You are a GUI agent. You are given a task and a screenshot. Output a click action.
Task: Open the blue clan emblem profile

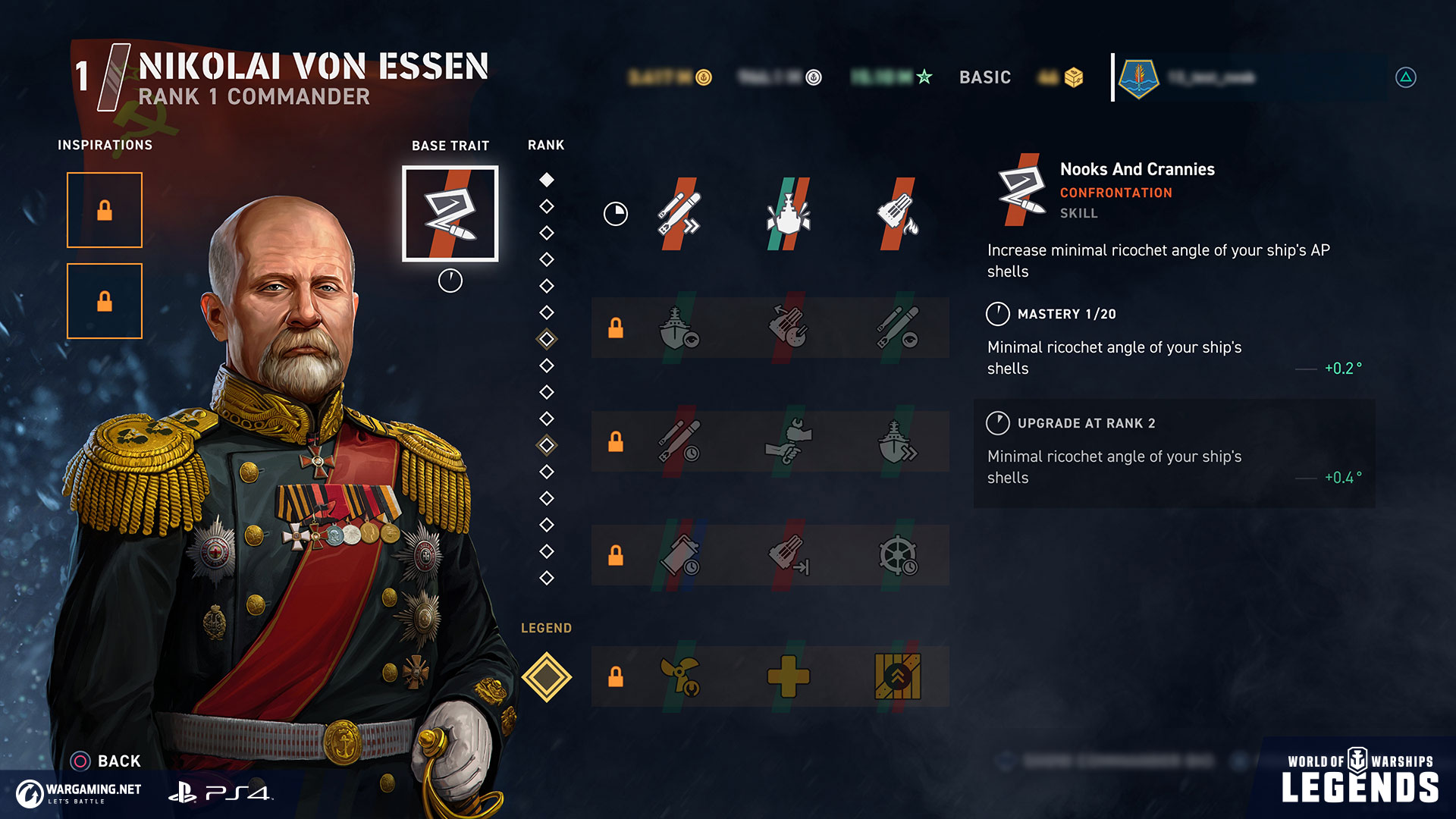1138,77
